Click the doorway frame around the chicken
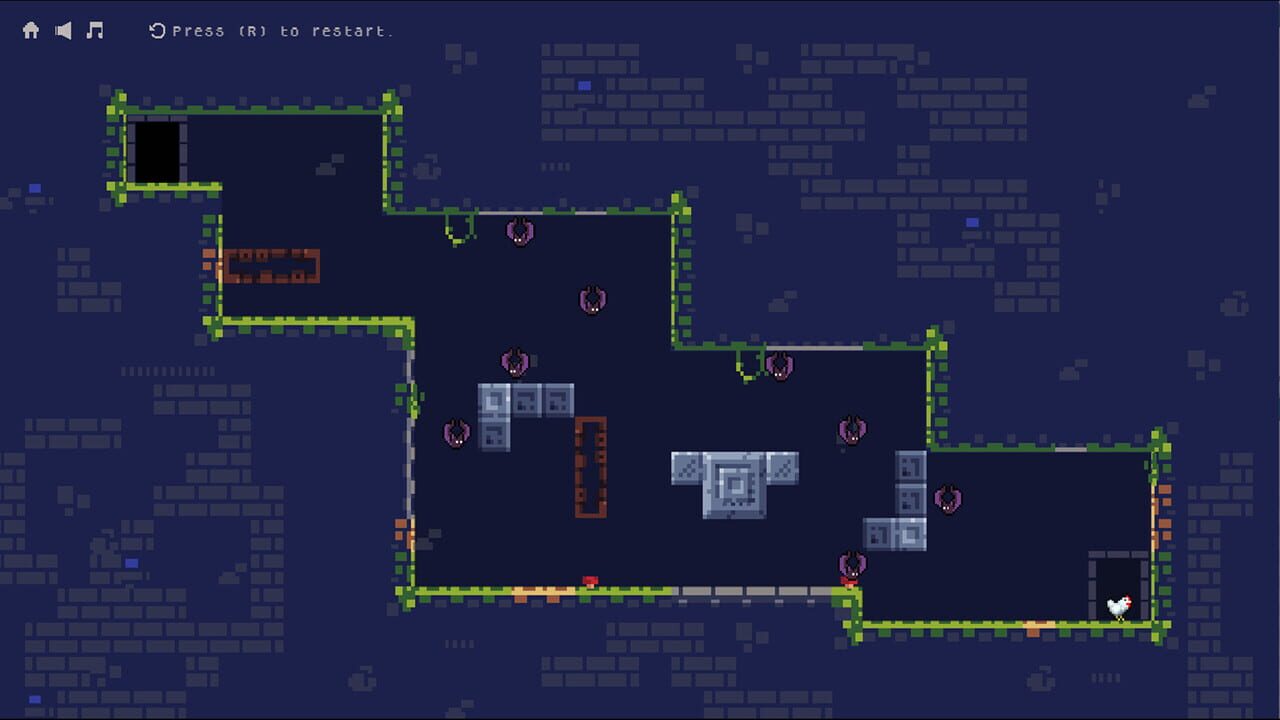 pyautogui.click(x=1117, y=585)
